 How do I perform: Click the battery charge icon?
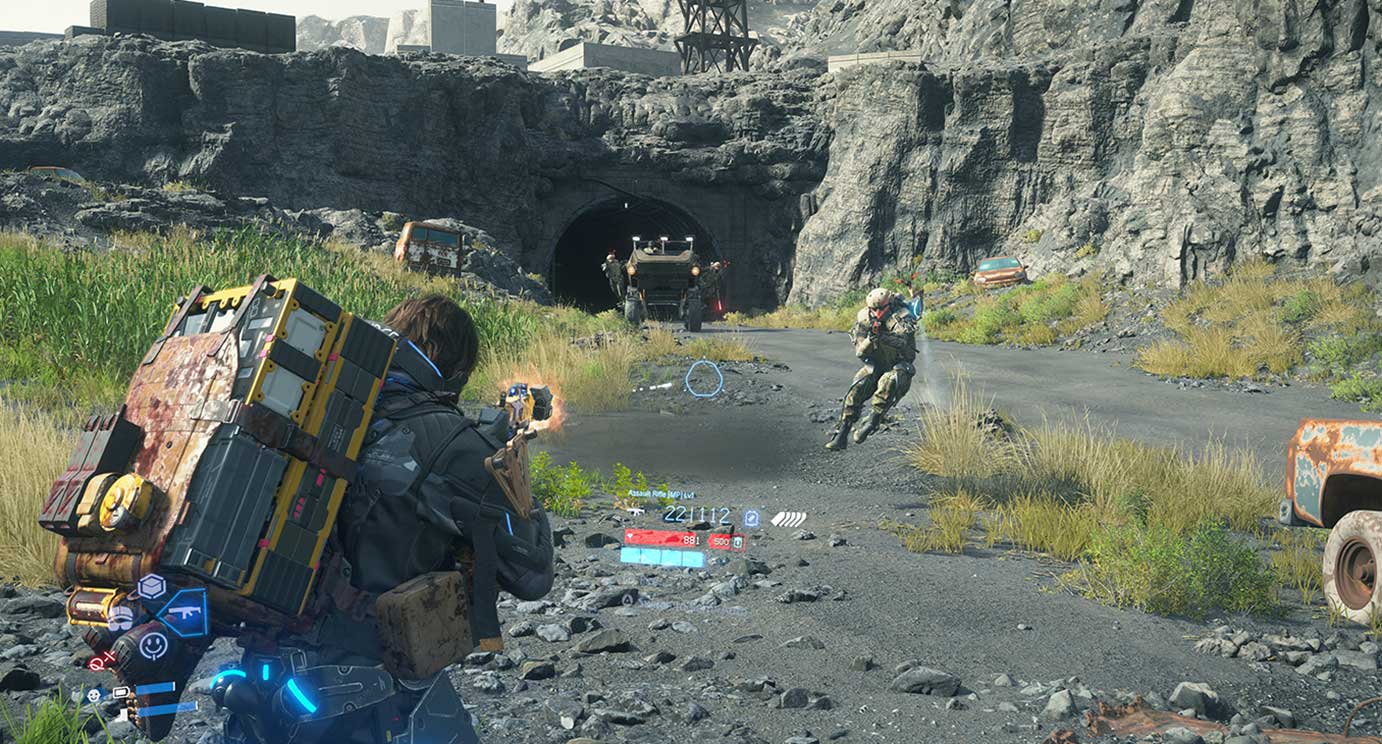click(121, 692)
